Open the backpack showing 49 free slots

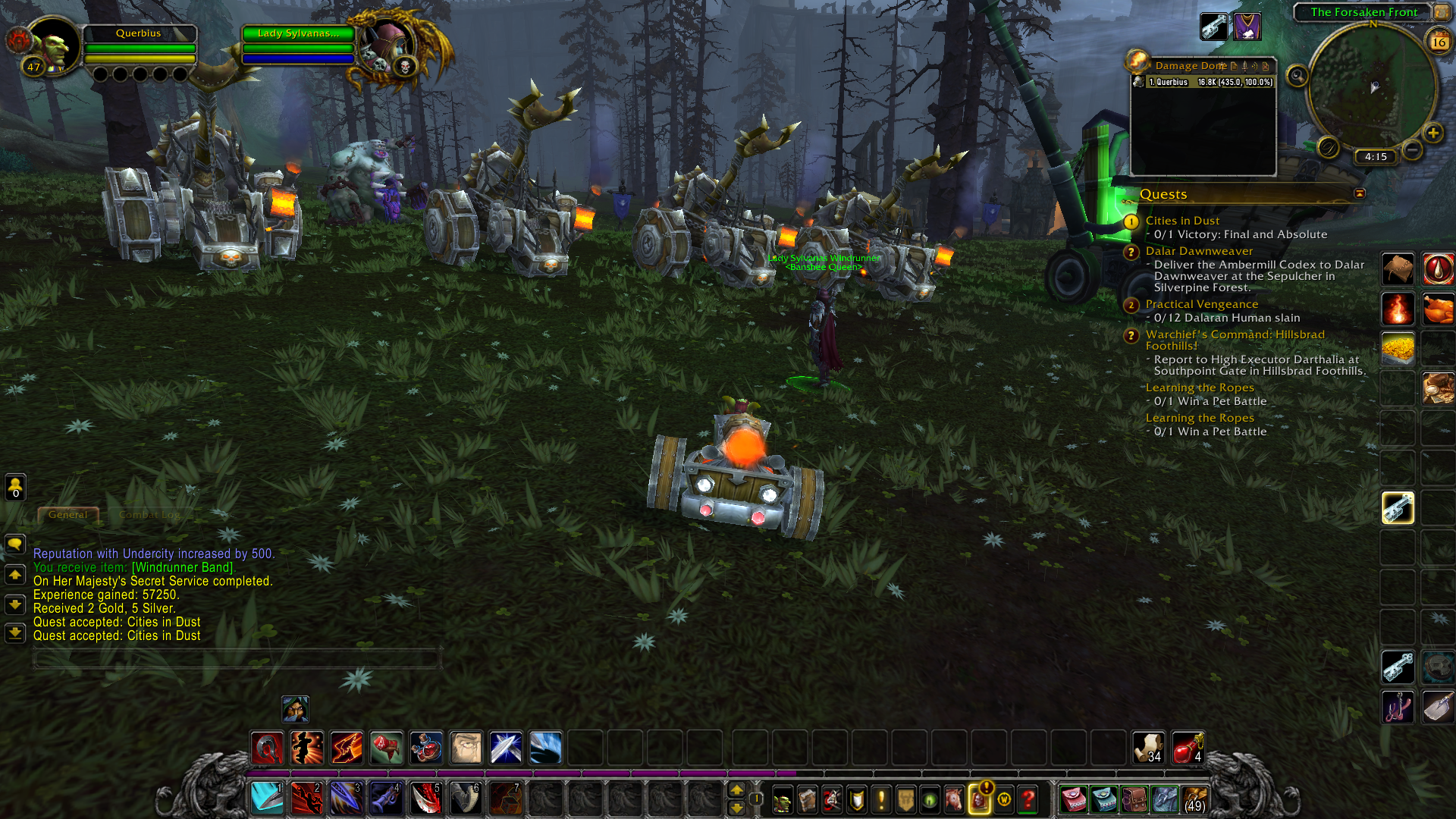pyautogui.click(x=1194, y=799)
